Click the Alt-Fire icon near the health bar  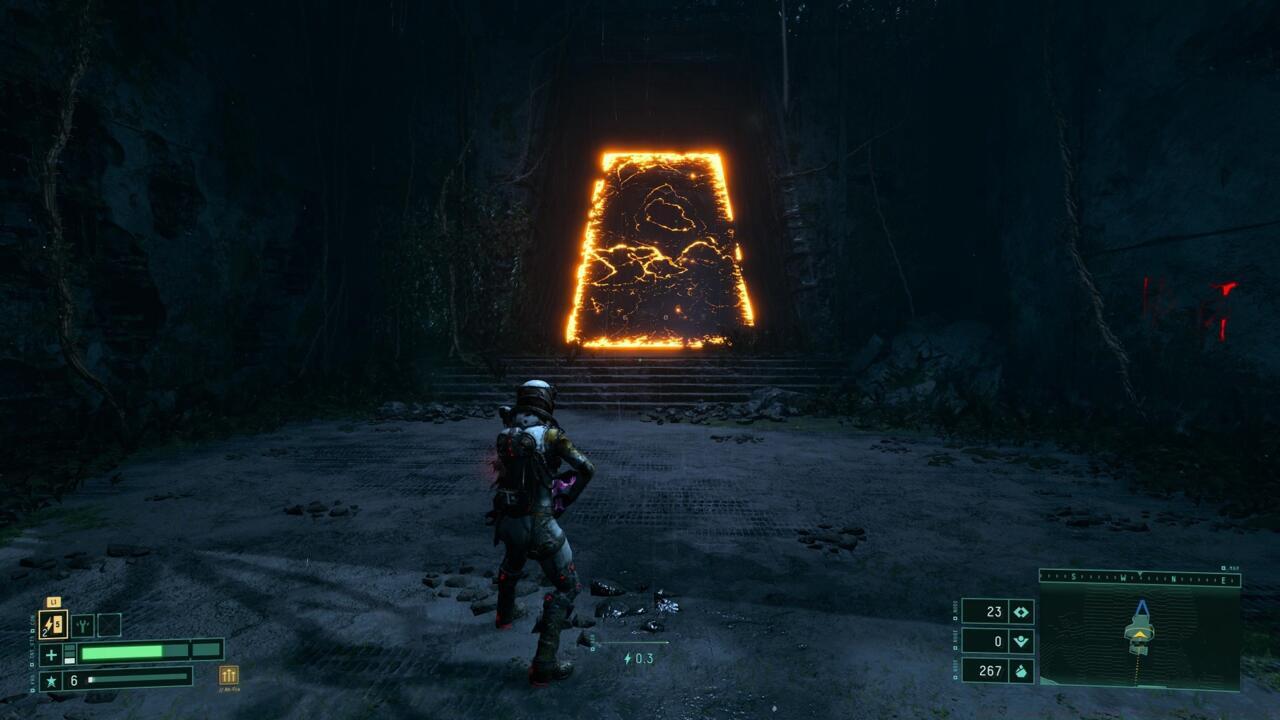[227, 674]
